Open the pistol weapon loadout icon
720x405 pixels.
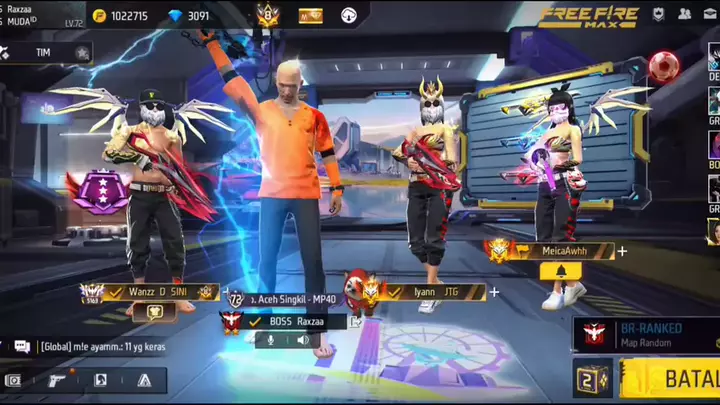click(x=56, y=380)
